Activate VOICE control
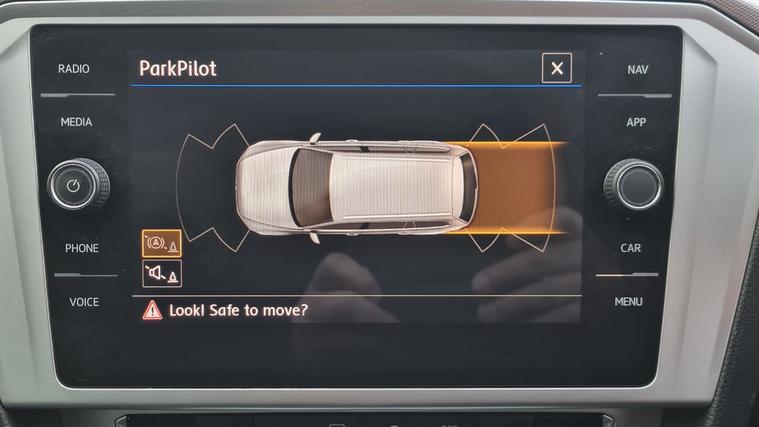The image size is (759, 427). pyautogui.click(x=83, y=301)
